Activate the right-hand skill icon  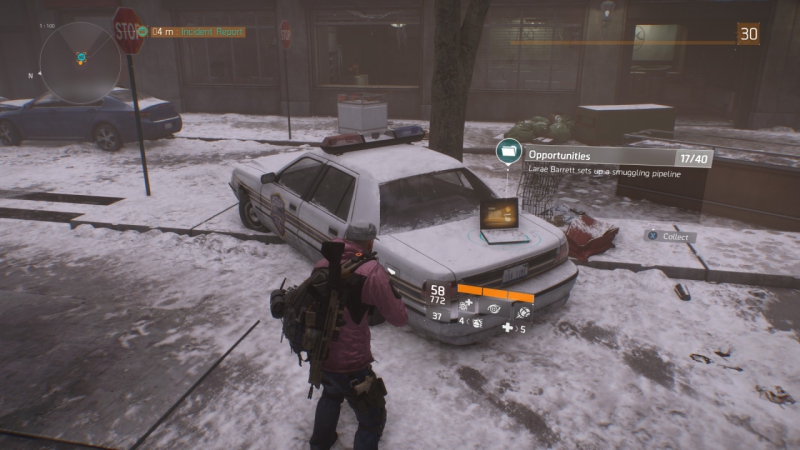coord(522,311)
